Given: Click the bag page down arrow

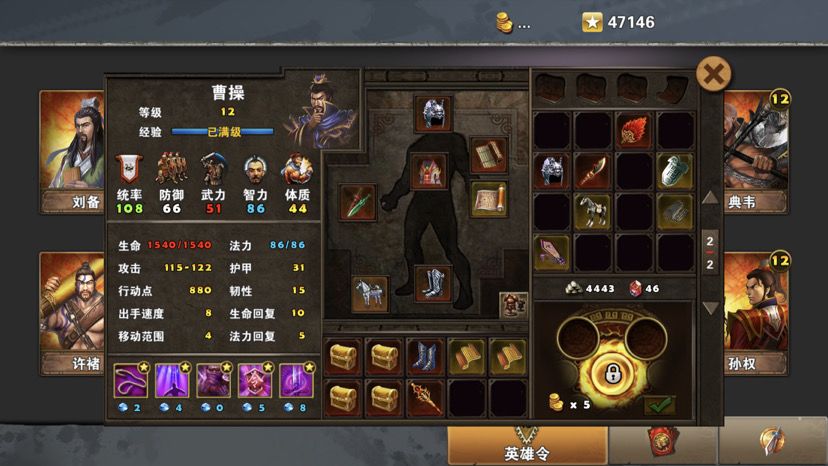Looking at the screenshot, I should coord(710,308).
